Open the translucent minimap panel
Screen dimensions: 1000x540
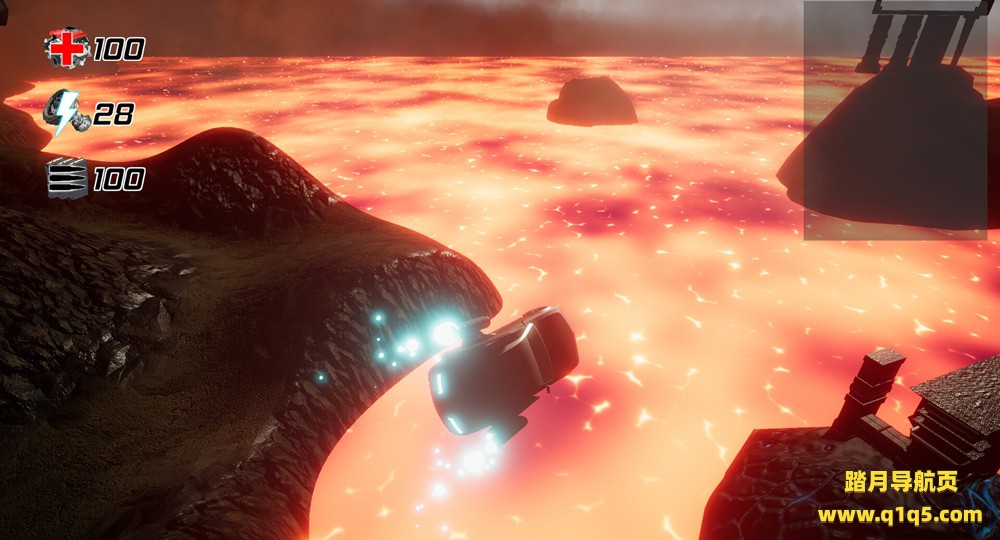coord(895,120)
